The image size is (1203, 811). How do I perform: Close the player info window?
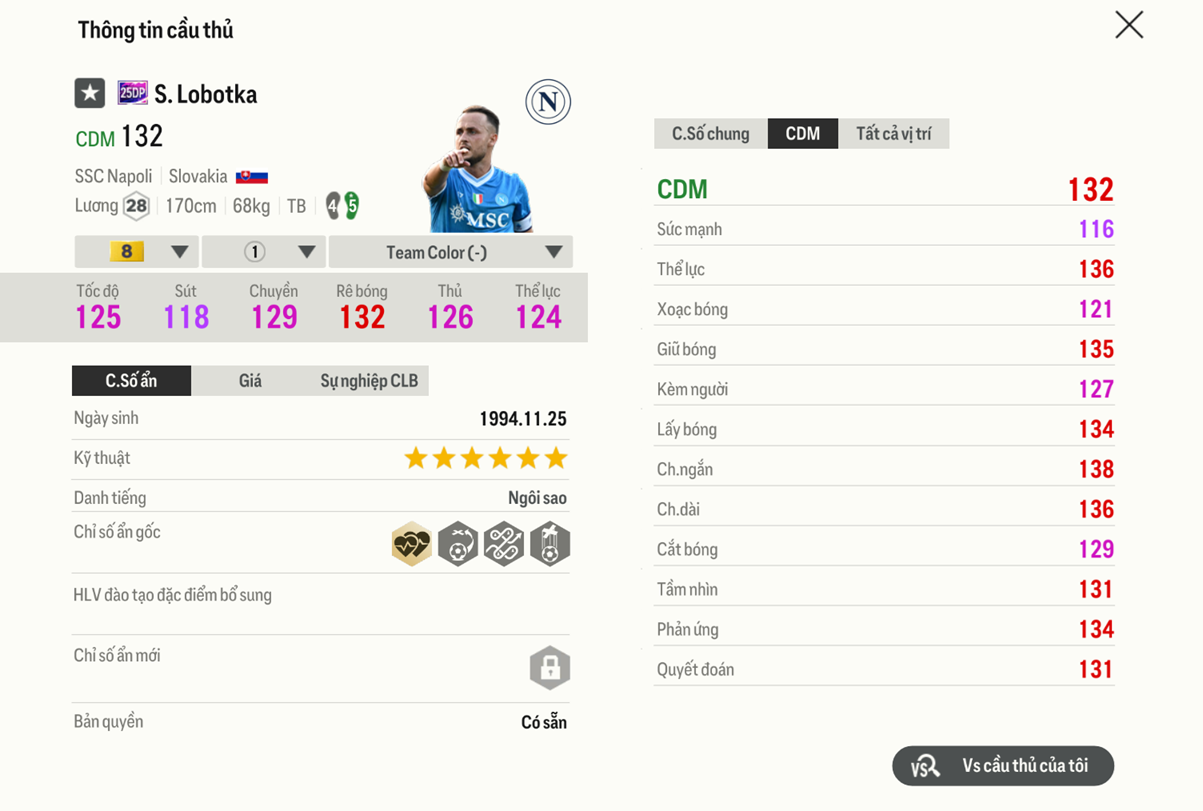[1129, 25]
